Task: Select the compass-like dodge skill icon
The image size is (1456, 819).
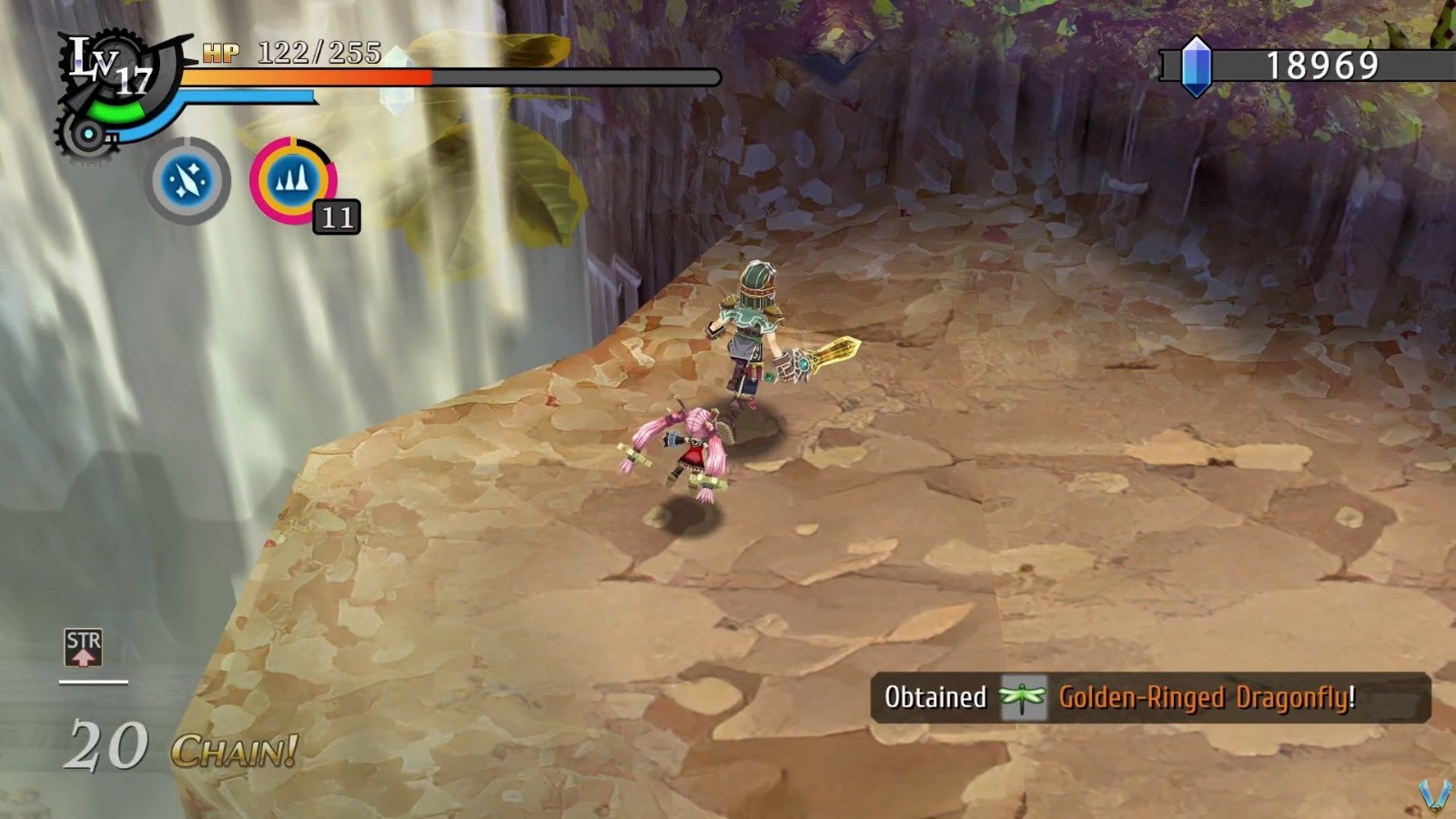Action: click(x=187, y=179)
